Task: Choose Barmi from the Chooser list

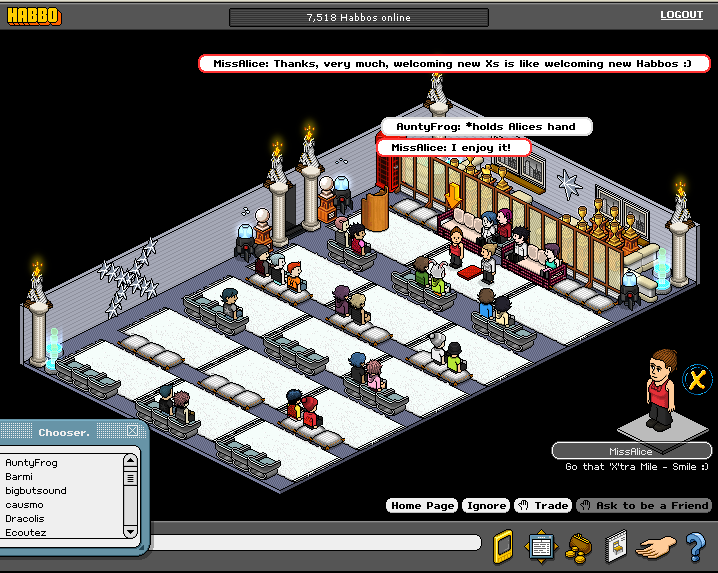Action: pyautogui.click(x=20, y=477)
